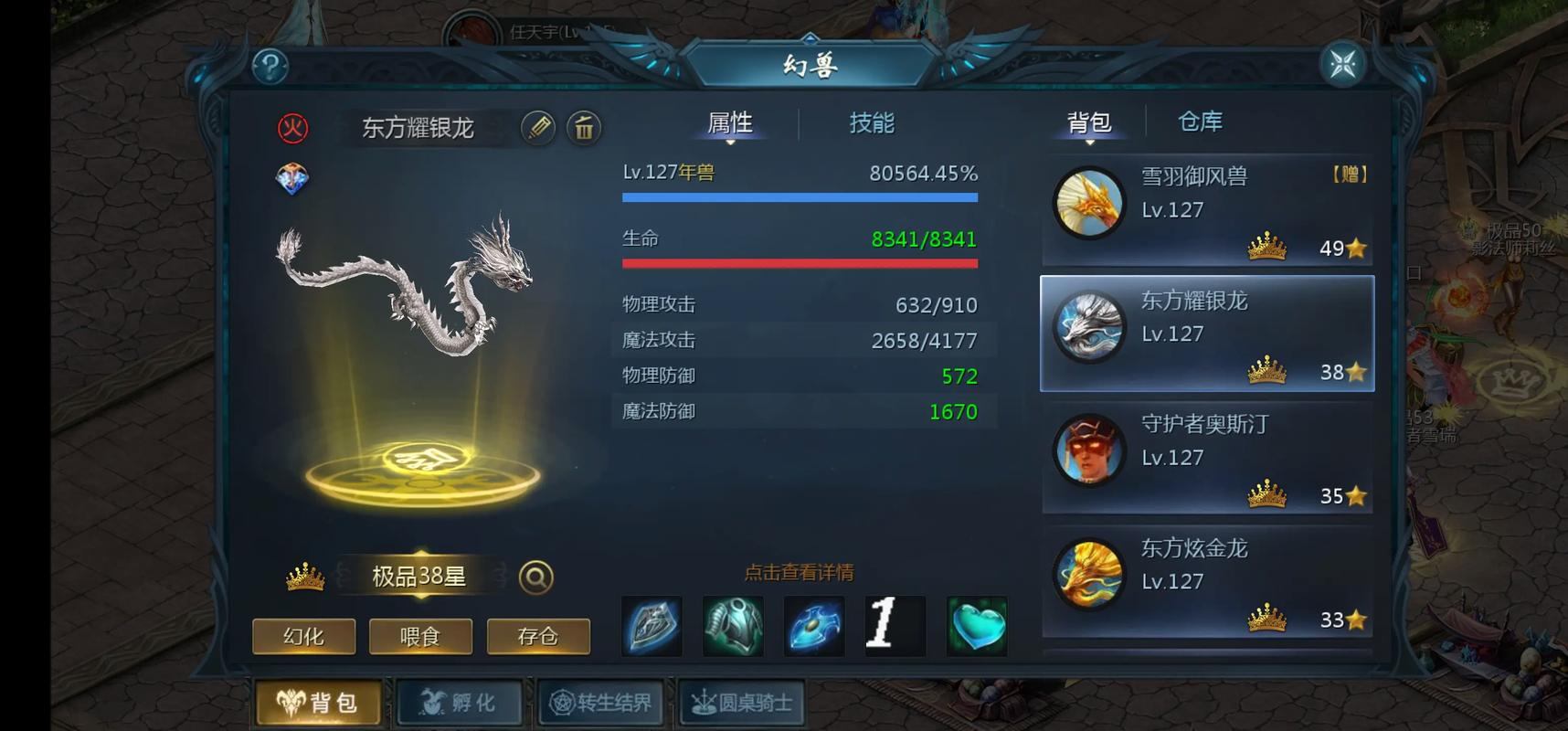Click the 存仓 (Store) button
Viewport: 1568px width, 731px height.
pyautogui.click(x=538, y=637)
